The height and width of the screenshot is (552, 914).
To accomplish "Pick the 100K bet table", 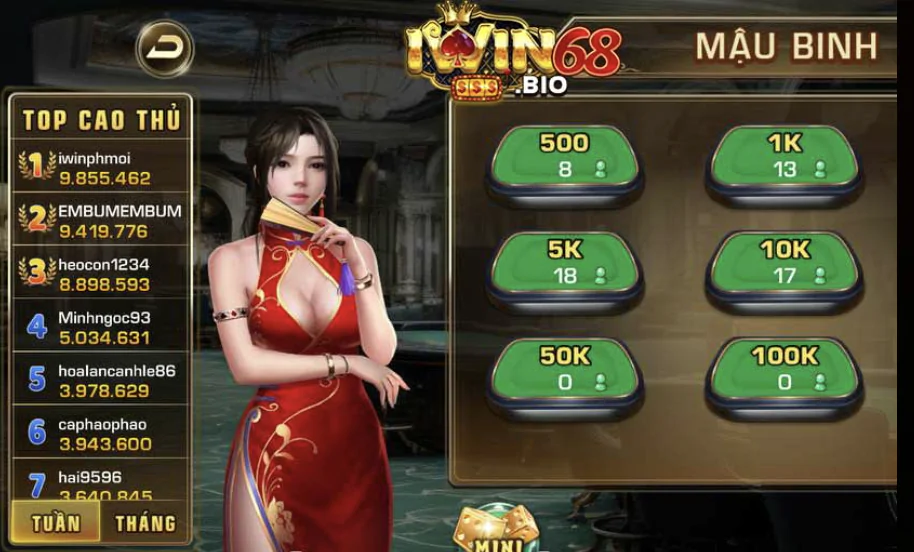I will pos(784,372).
